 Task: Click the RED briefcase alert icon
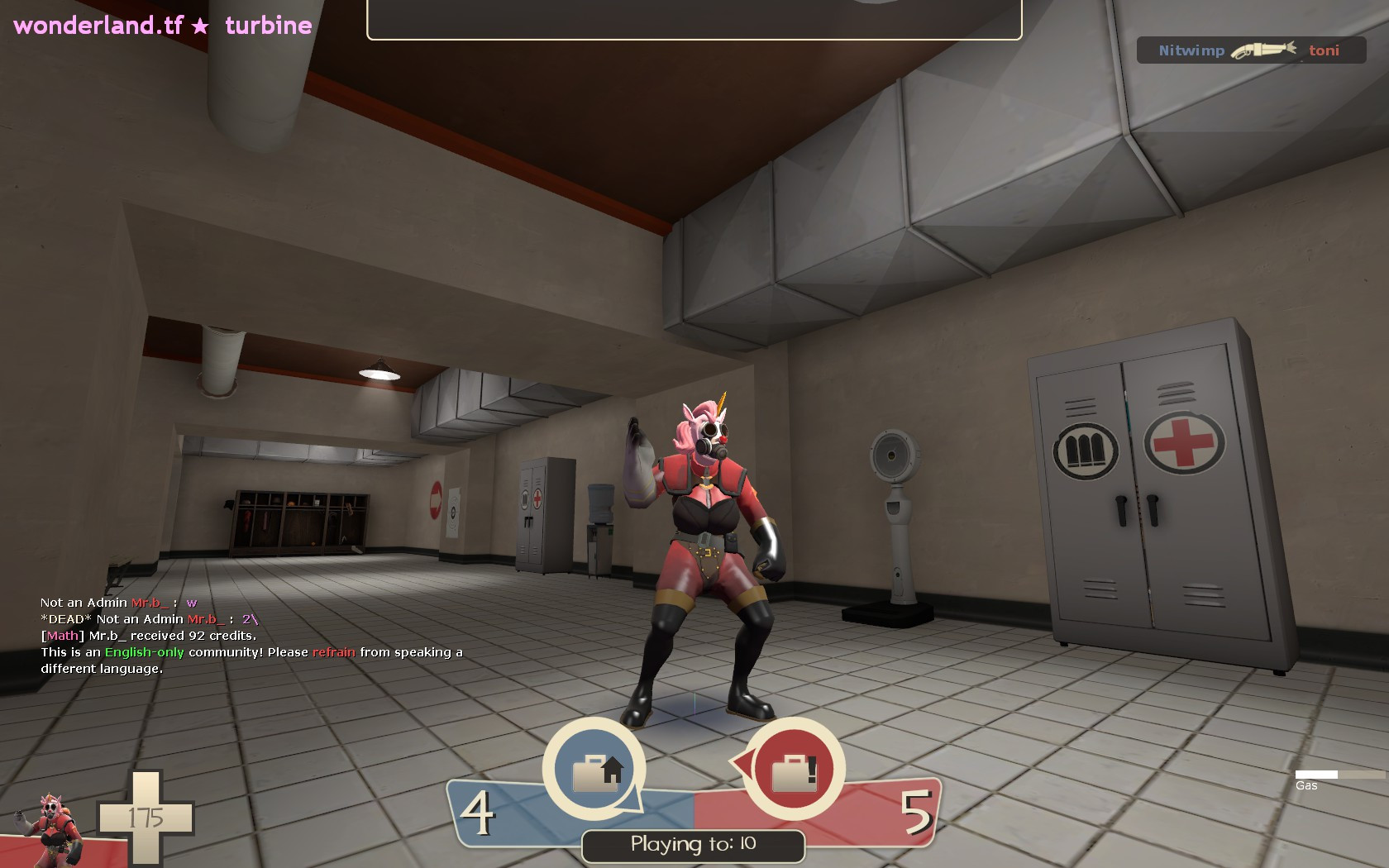tap(796, 769)
